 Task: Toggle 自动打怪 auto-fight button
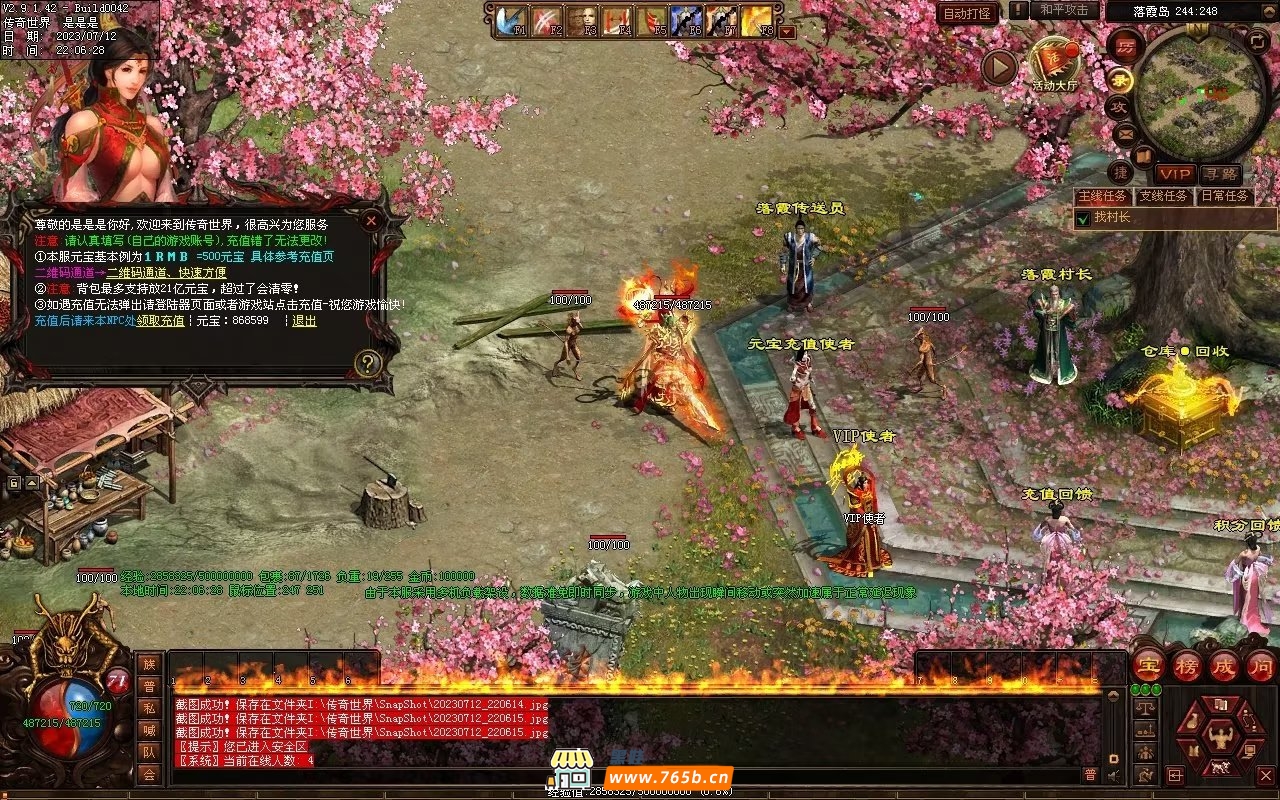pos(967,13)
